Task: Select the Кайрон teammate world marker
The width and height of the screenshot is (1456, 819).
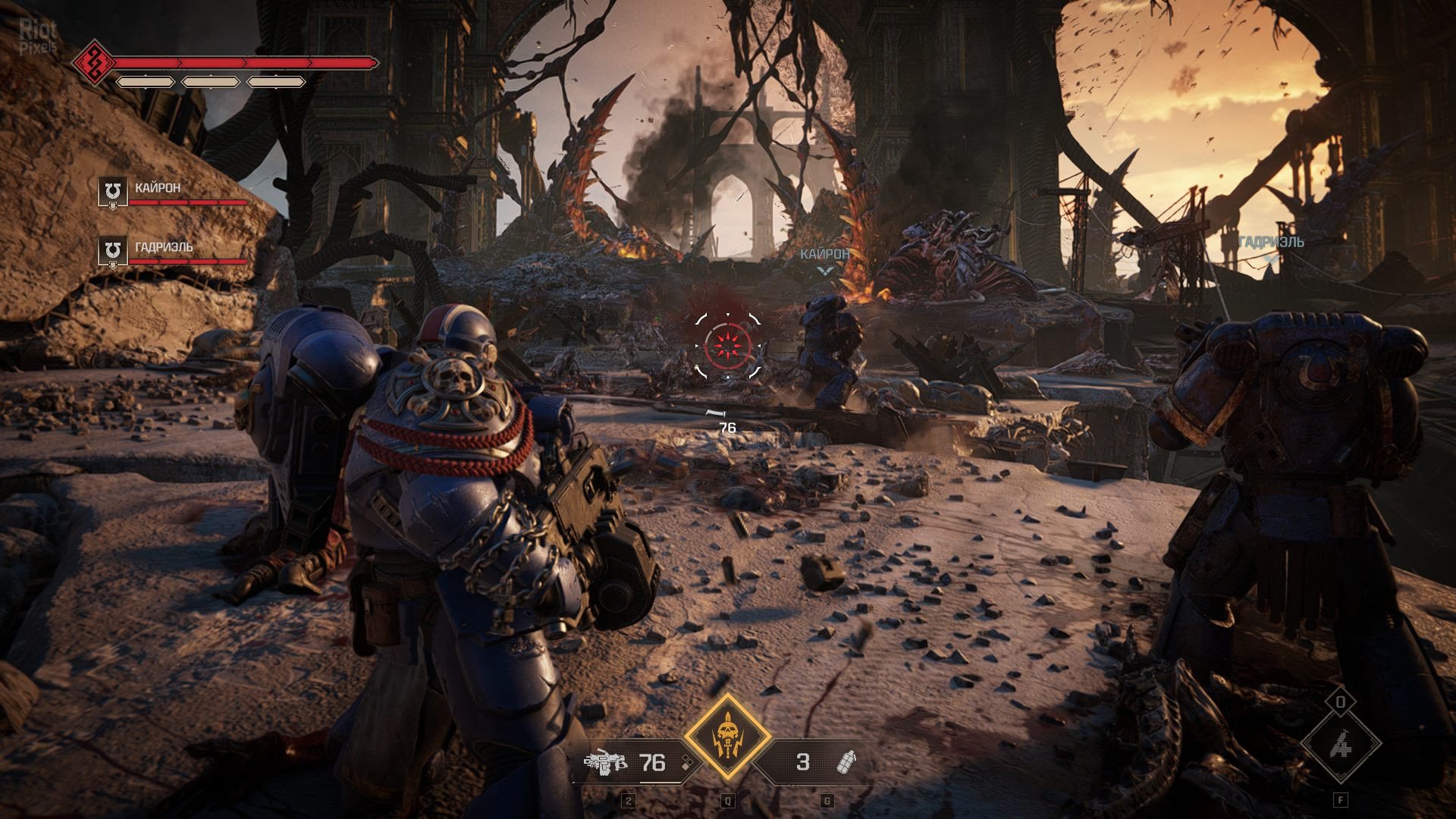Action: pyautogui.click(x=824, y=270)
